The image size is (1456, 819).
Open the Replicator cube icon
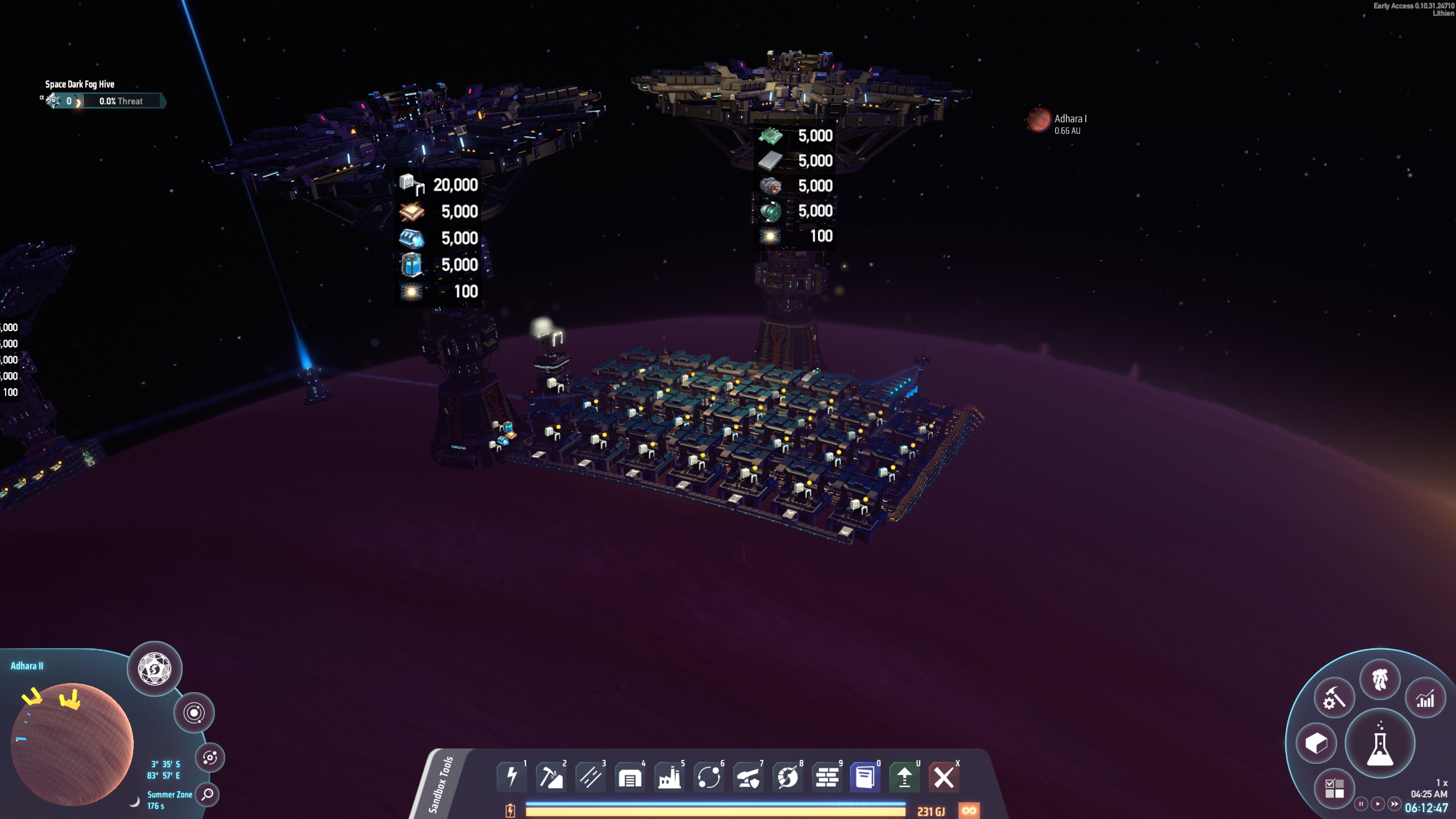(1317, 742)
